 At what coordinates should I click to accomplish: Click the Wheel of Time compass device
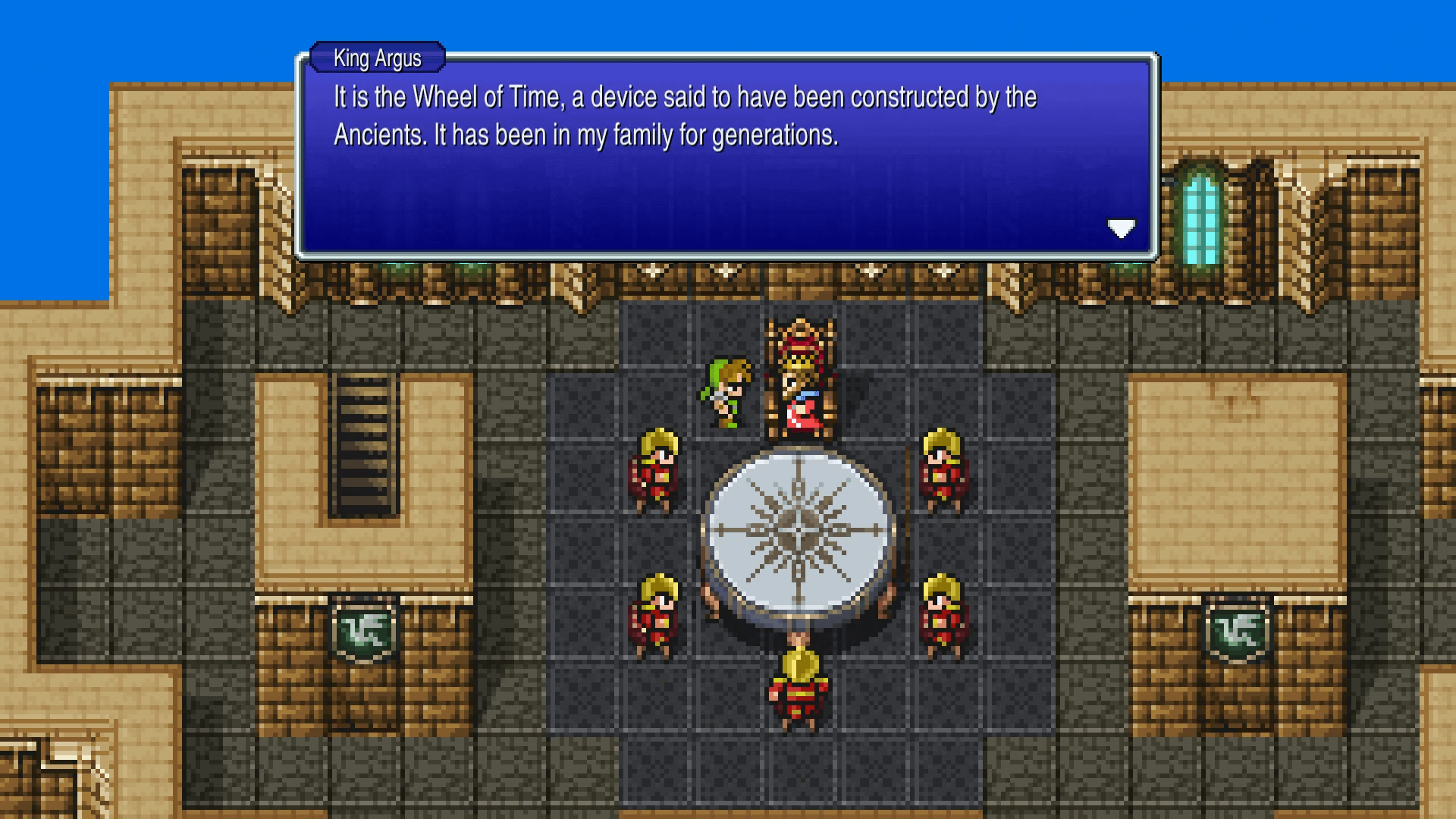pos(796,531)
